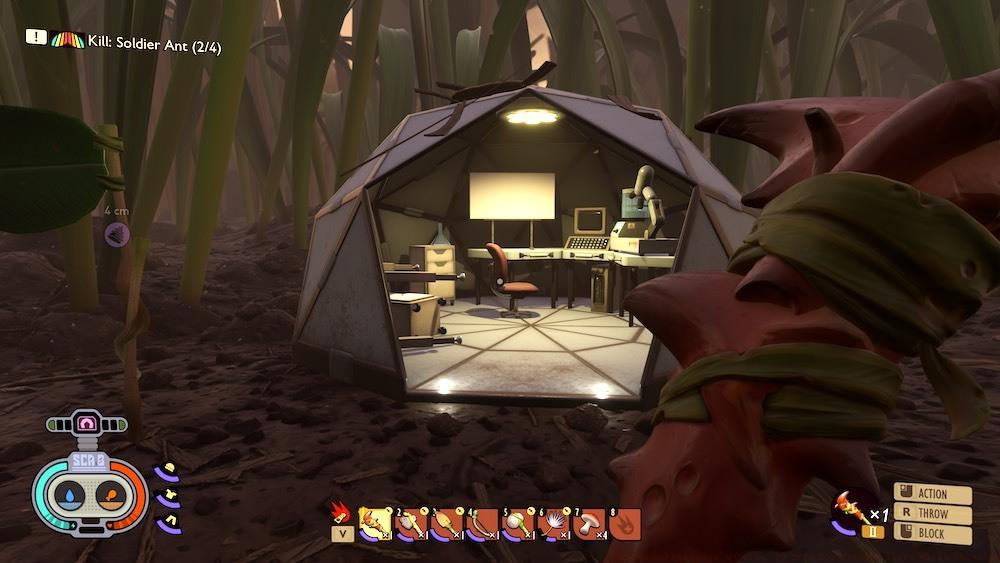Choose the axe in hotbar slot 2

pos(410,522)
